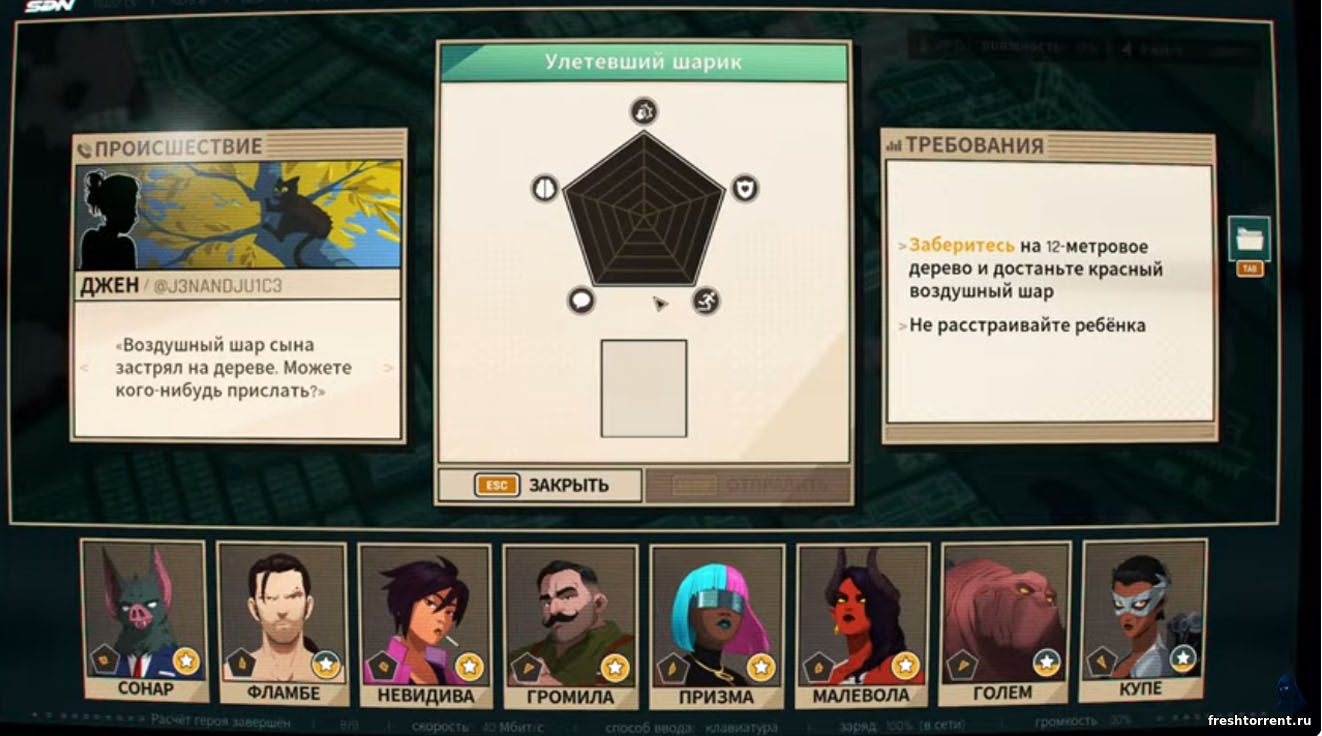
Task: Click the empty hero assignment slot
Action: tap(643, 388)
